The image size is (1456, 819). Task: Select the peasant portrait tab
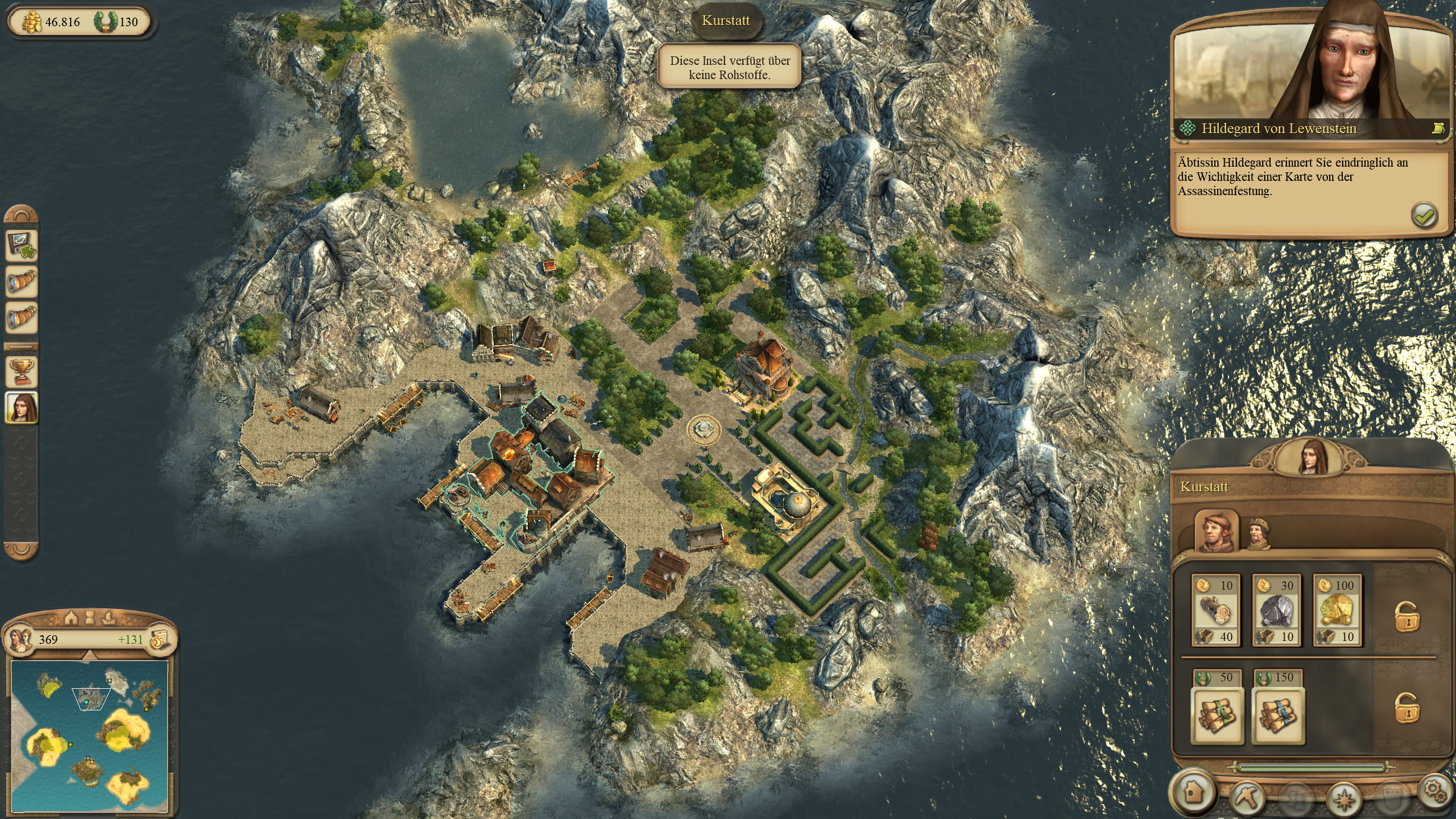coord(1217,532)
